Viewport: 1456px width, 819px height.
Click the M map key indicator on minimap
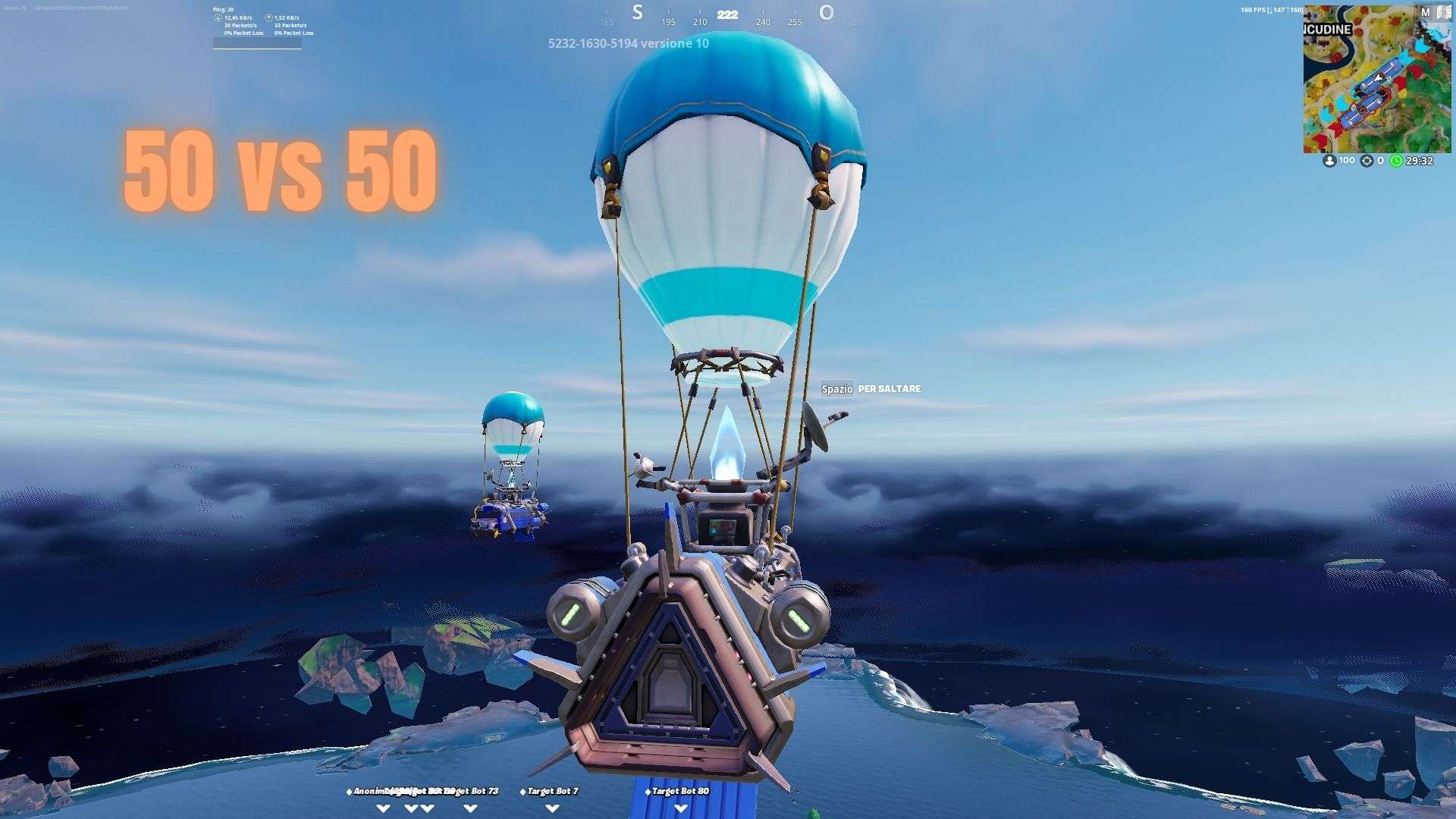[1426, 11]
